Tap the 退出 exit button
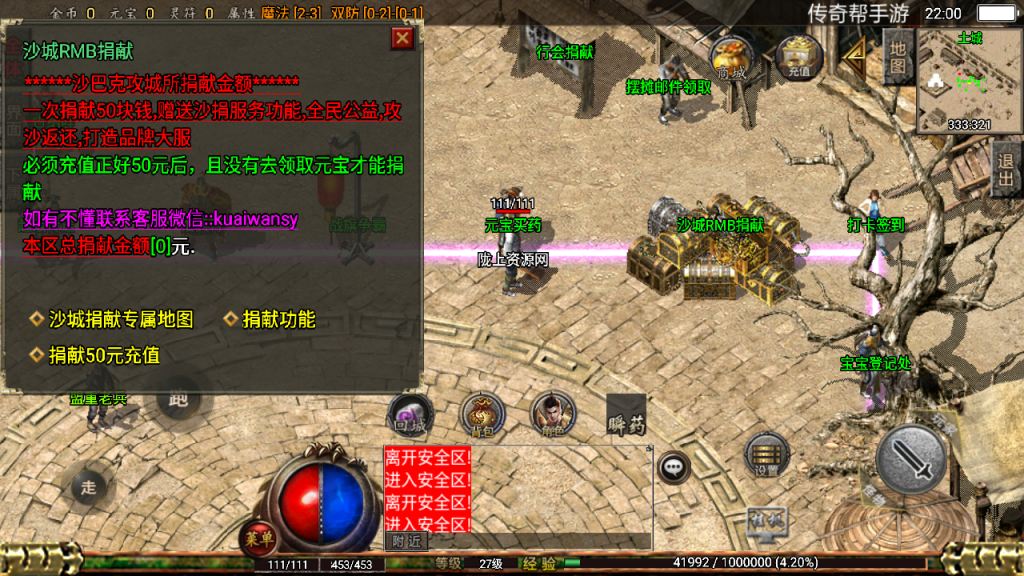1024x576 pixels. point(1006,167)
